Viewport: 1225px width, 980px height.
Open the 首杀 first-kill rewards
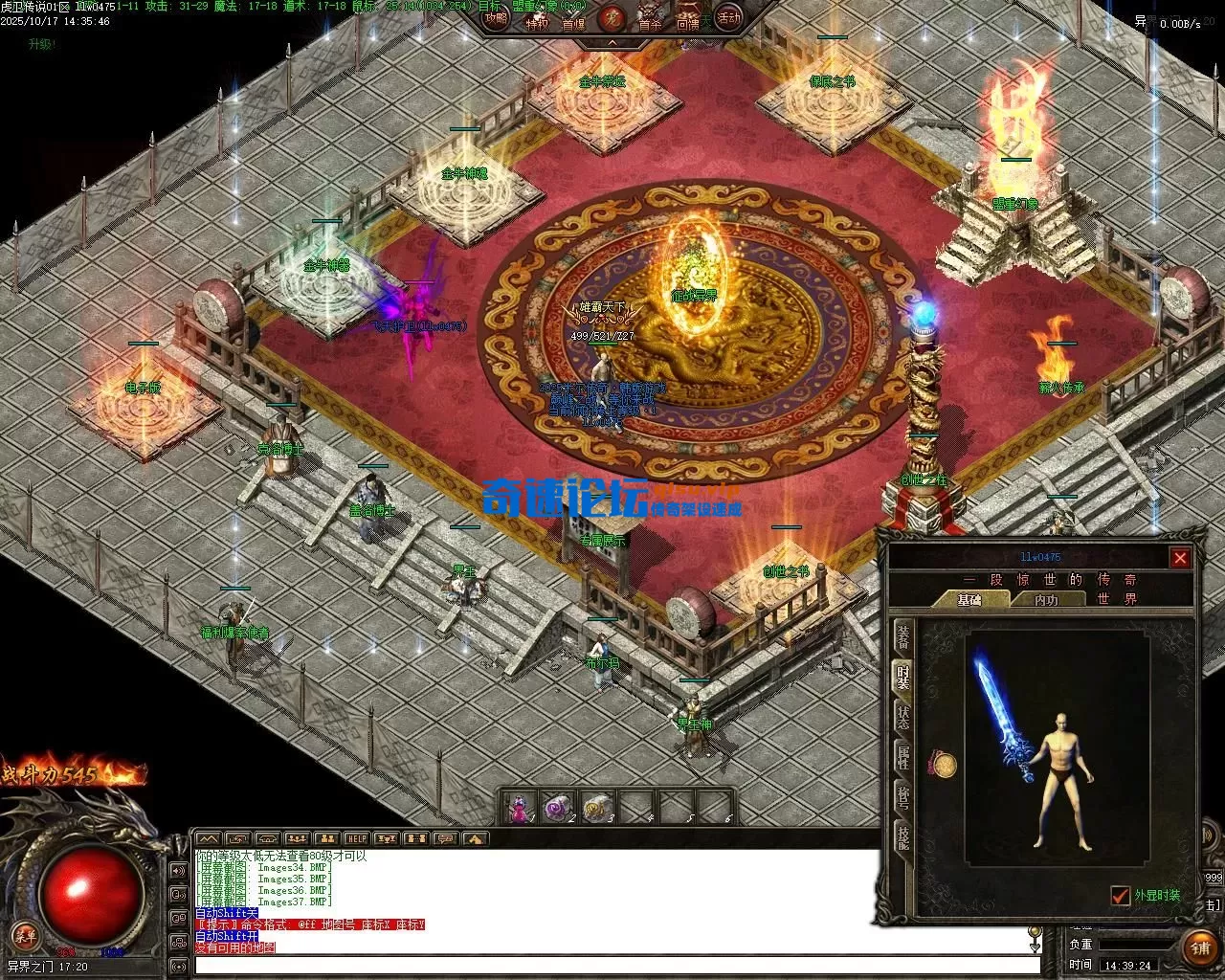(650, 22)
